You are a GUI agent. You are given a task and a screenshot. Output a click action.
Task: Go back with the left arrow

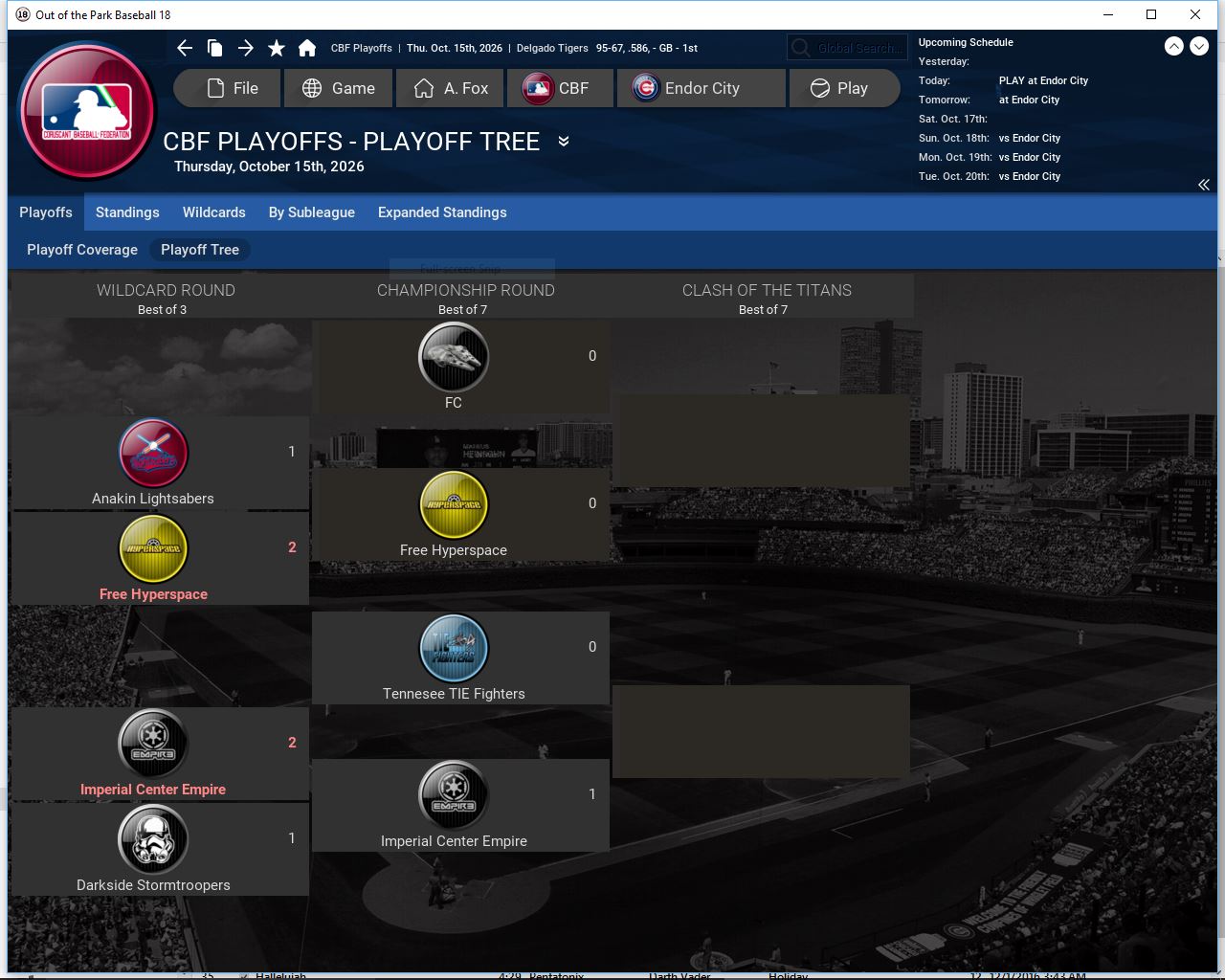pyautogui.click(x=185, y=48)
